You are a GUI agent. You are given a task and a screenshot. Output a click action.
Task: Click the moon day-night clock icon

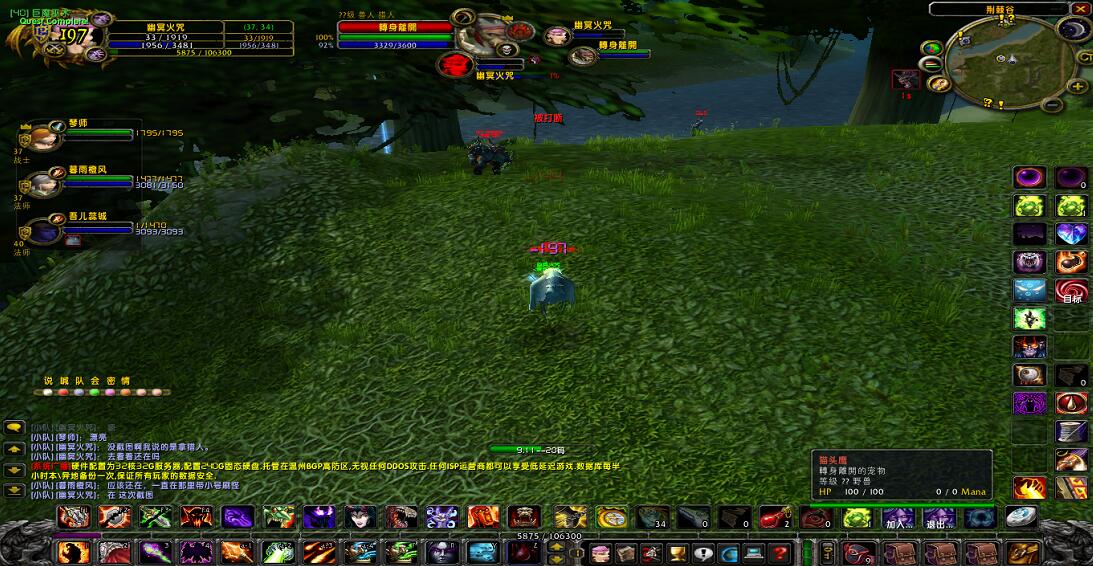click(1073, 27)
